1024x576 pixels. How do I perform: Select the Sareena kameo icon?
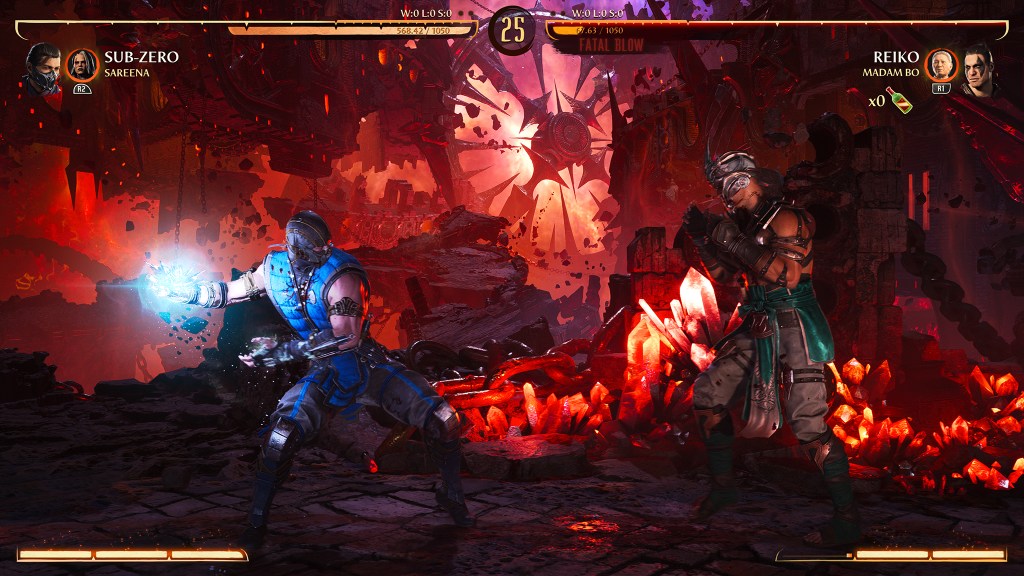[81, 65]
